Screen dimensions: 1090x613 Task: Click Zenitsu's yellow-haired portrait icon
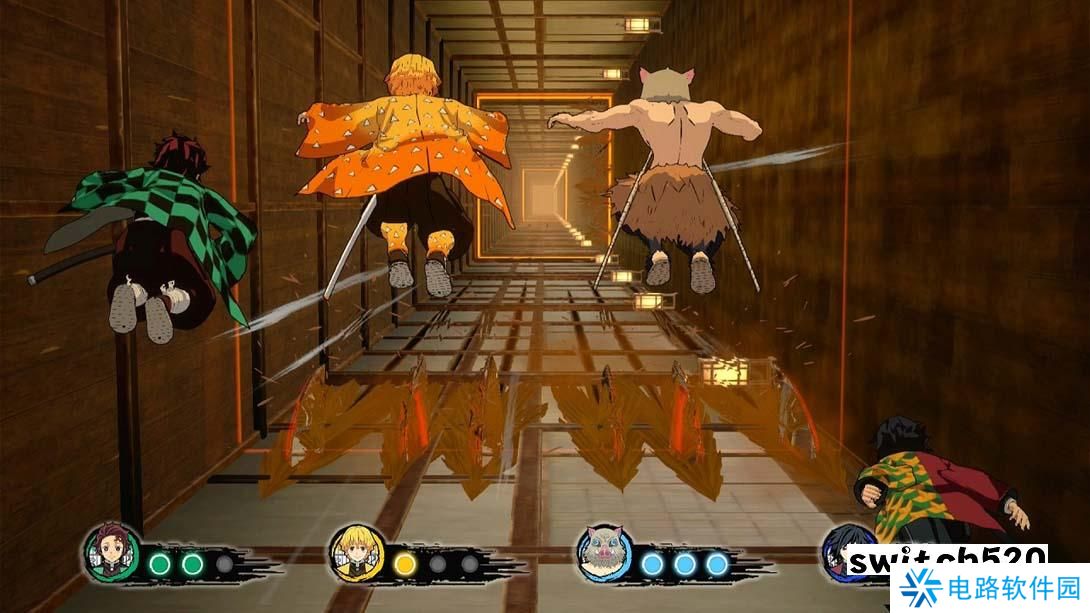(355, 551)
